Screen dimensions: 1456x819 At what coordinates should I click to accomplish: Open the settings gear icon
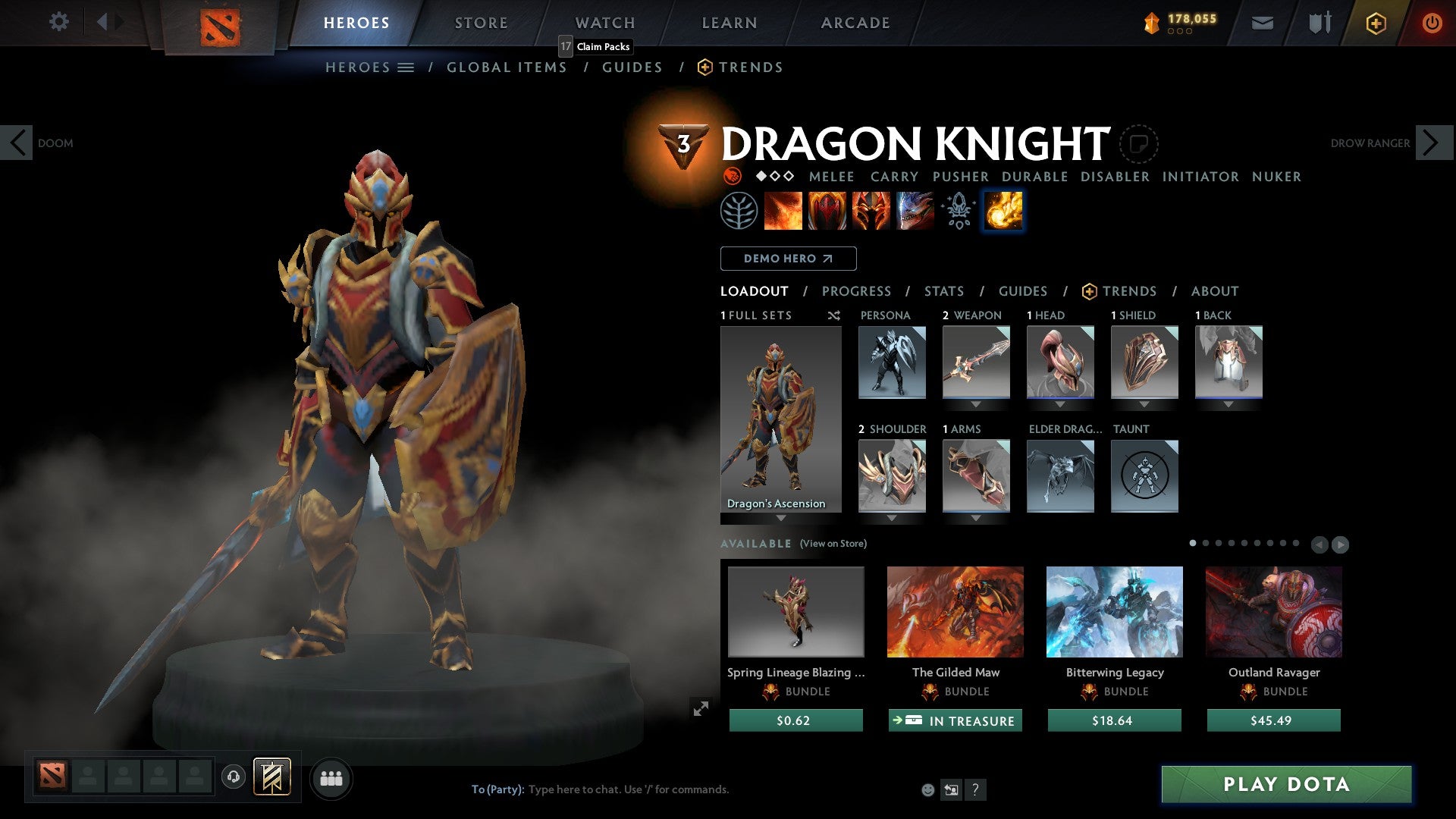pyautogui.click(x=58, y=21)
